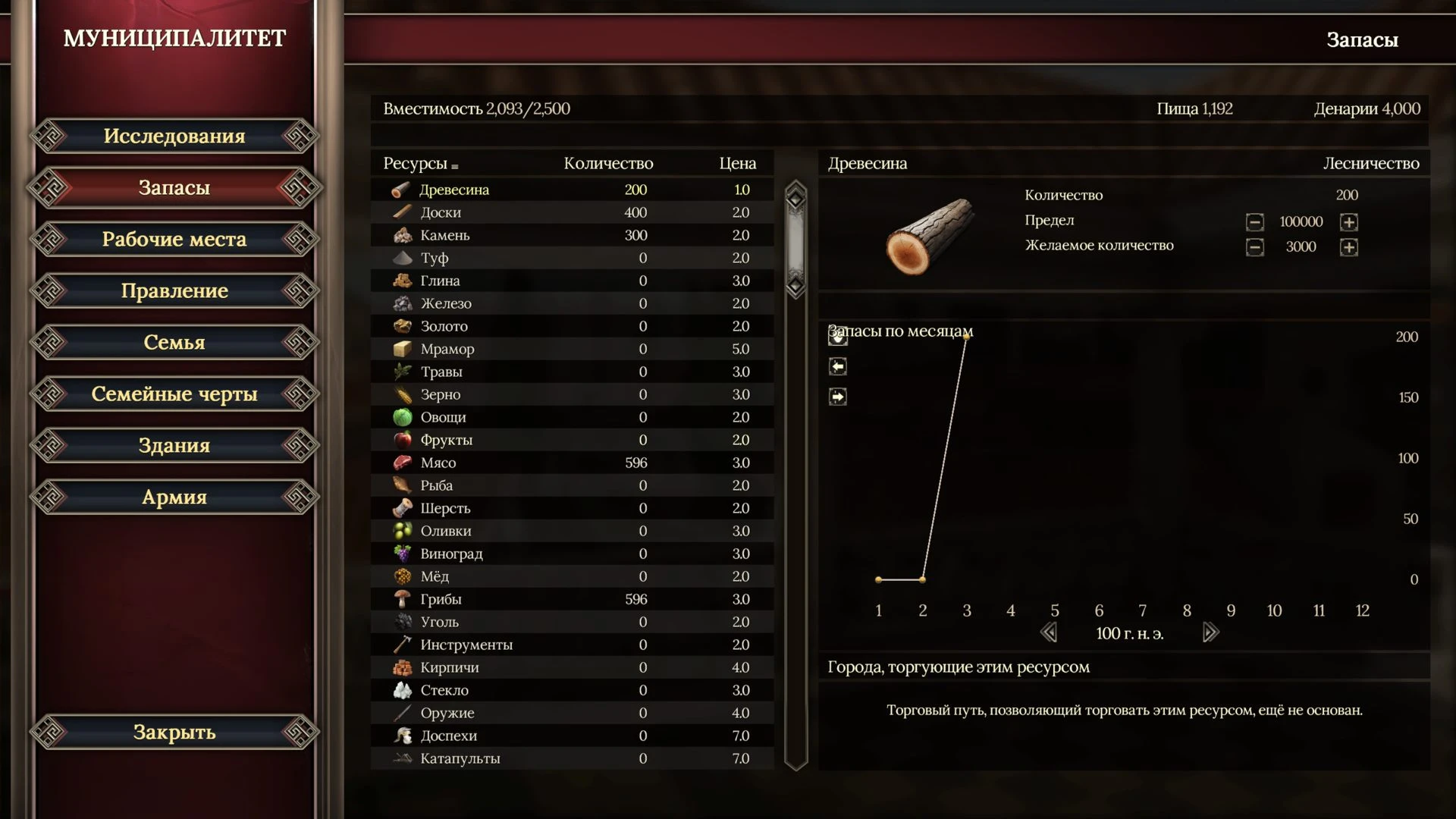Image resolution: width=1456 pixels, height=819 pixels.
Task: Increase the Предел limit with plus
Action: [1348, 222]
